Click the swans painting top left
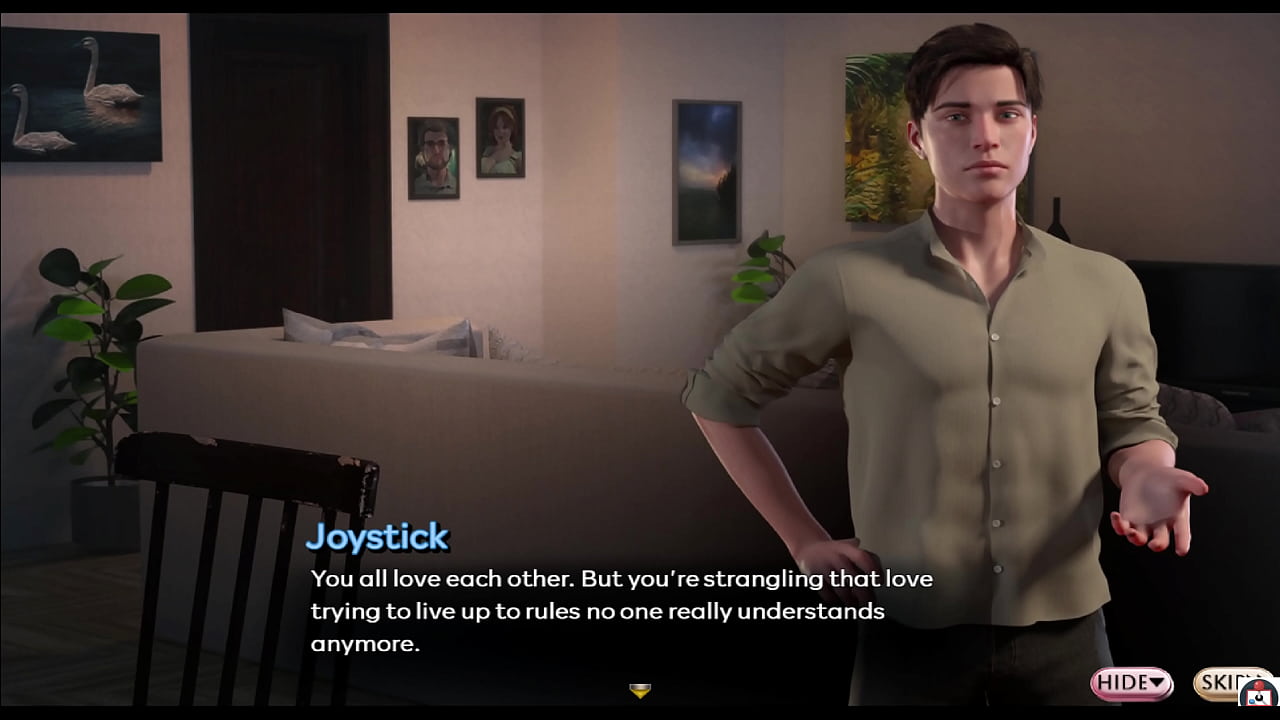This screenshot has width=1280, height=720. pos(82,95)
